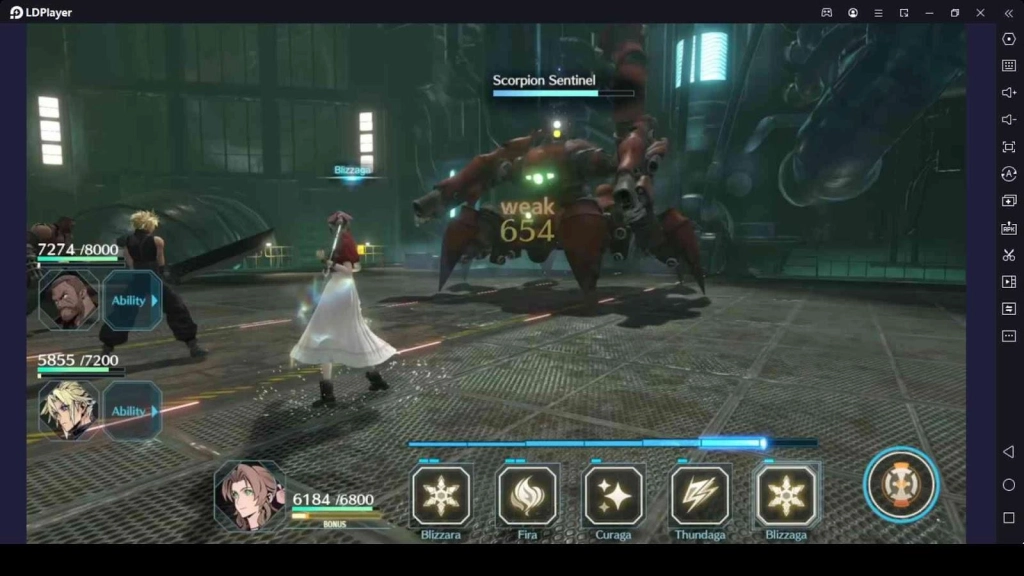This screenshot has width=1024, height=576.
Task: Cast the Blizzara ability
Action: tap(441, 496)
